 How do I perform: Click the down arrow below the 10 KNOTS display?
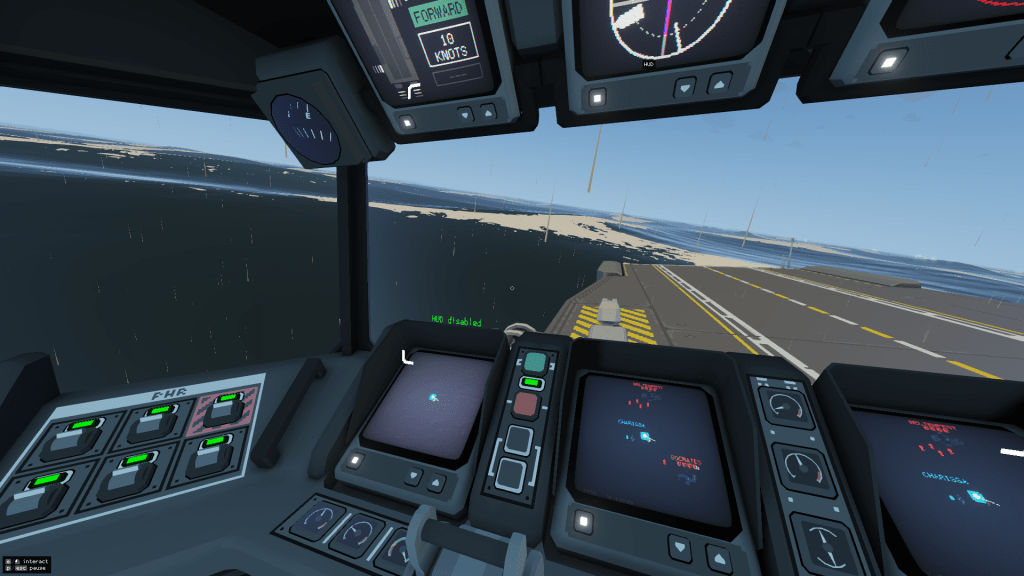463,114
